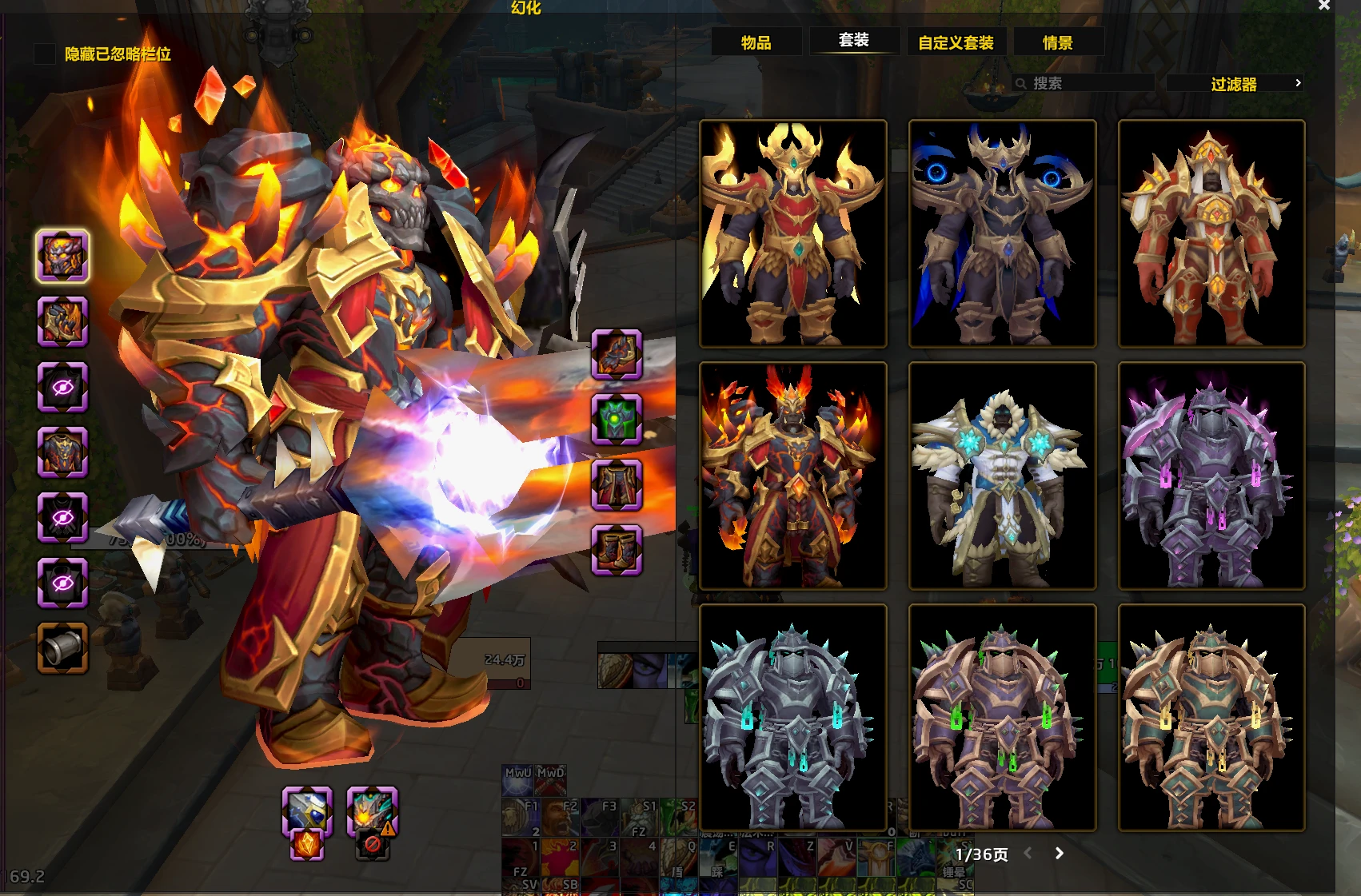Image resolution: width=1361 pixels, height=896 pixels.
Task: Select the red leg armor slot
Action: click(617, 484)
